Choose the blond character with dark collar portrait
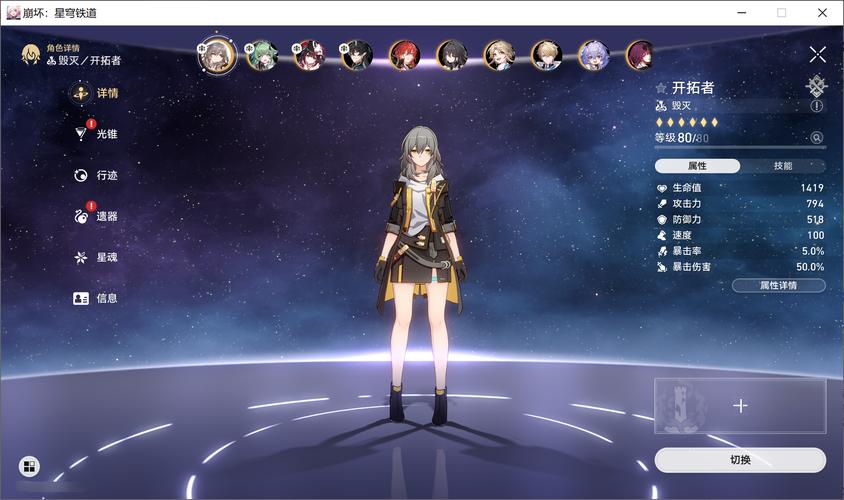 tap(546, 54)
